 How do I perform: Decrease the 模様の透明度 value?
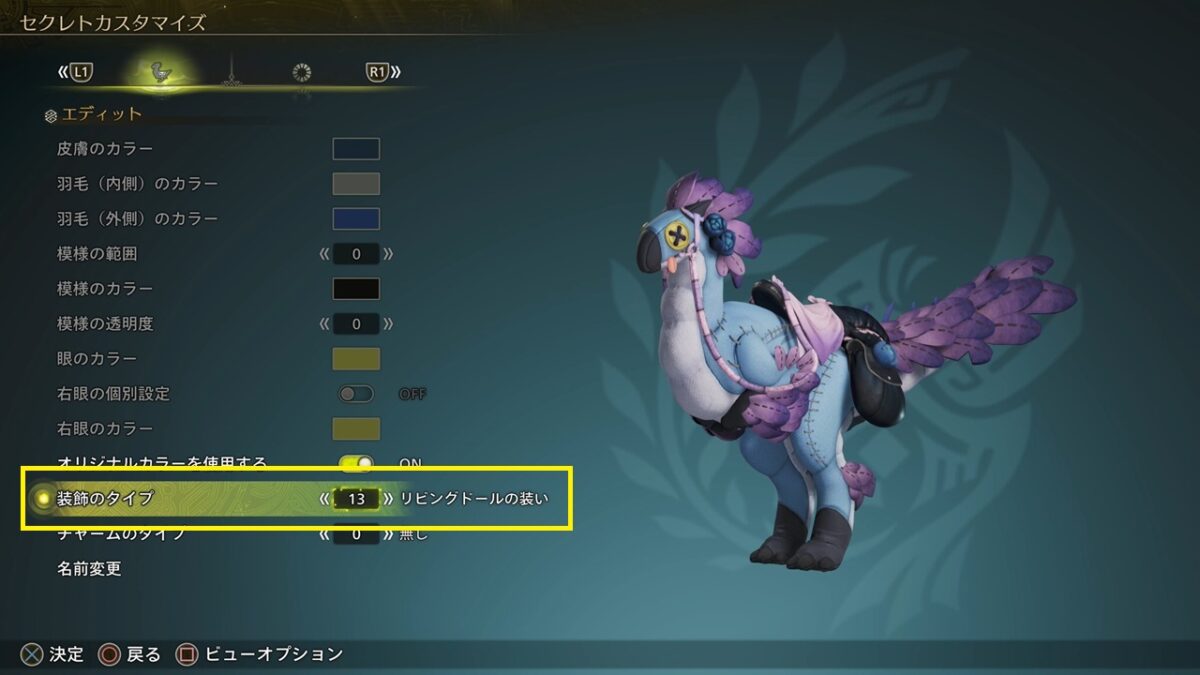click(x=324, y=324)
